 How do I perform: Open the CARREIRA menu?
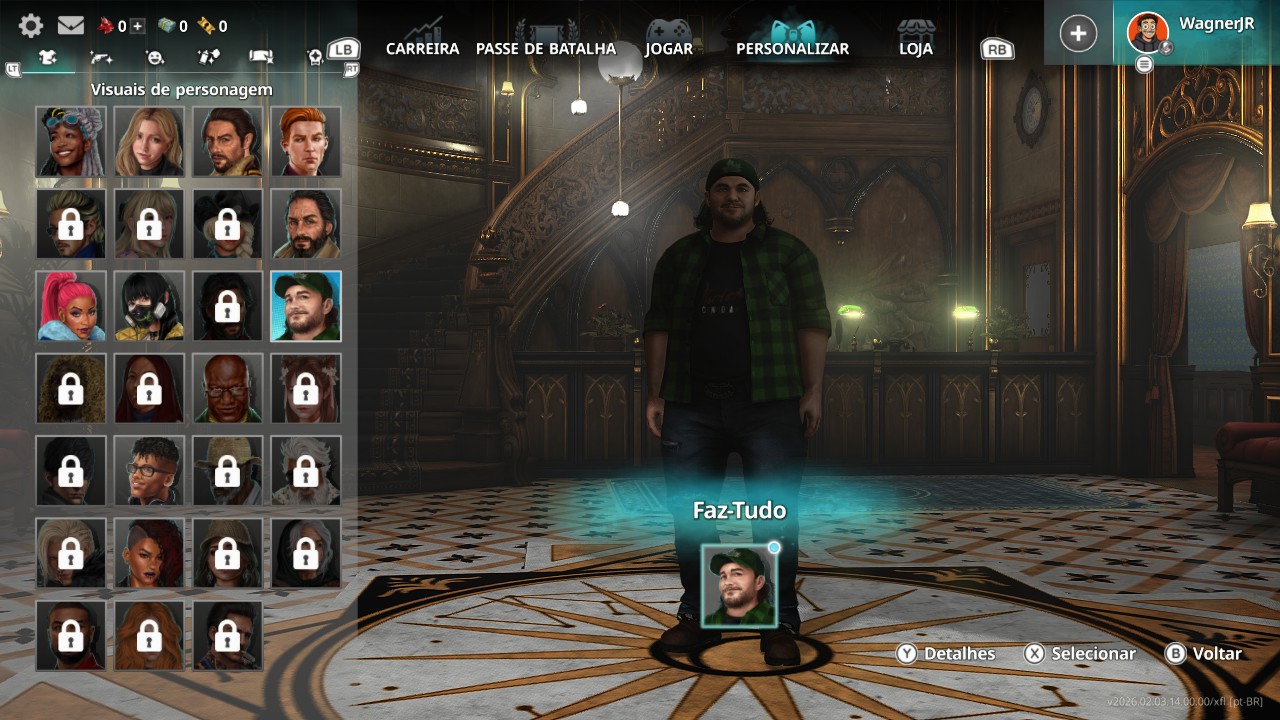tap(422, 48)
